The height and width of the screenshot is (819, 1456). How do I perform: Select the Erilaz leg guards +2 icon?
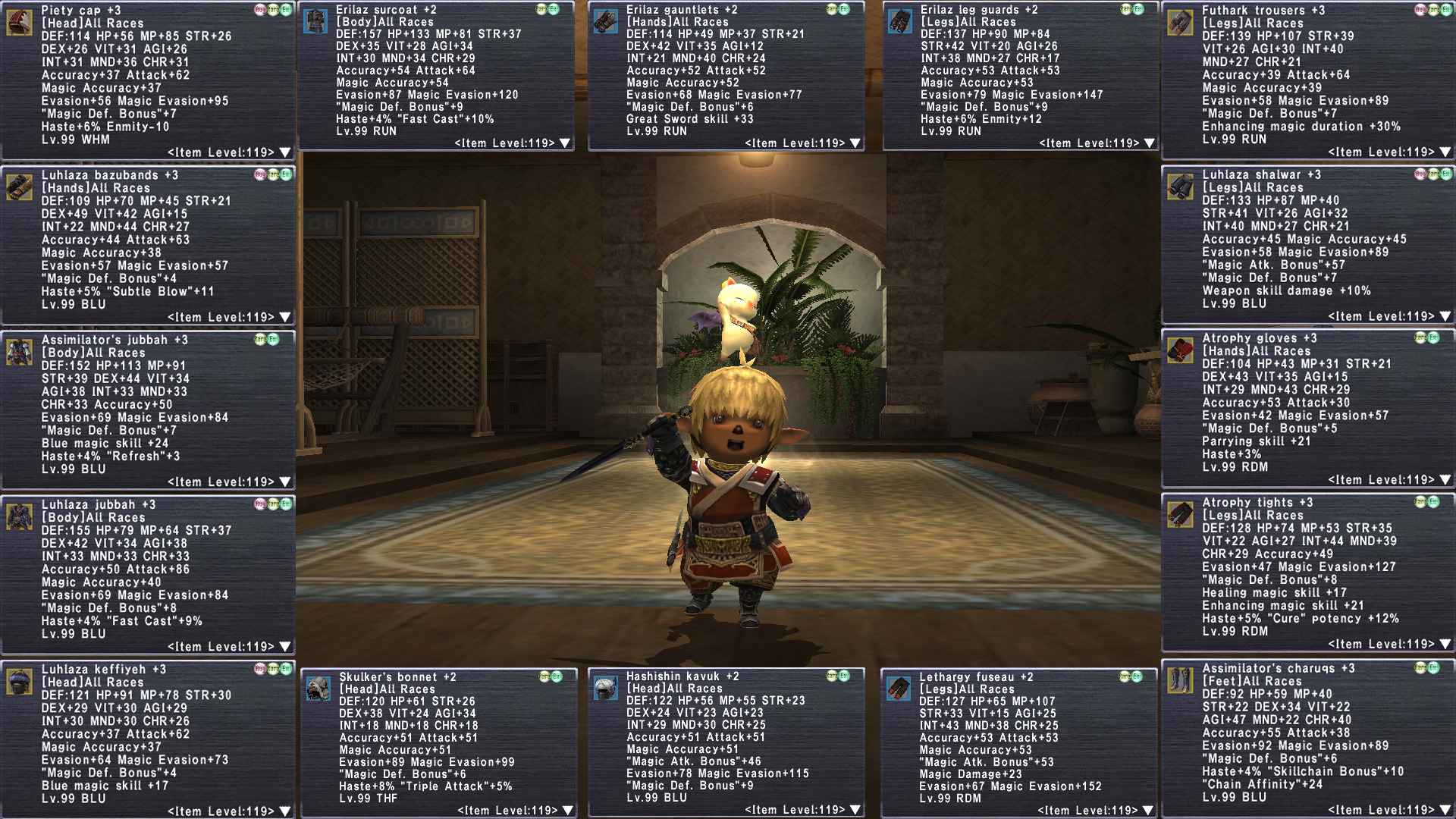click(x=899, y=21)
